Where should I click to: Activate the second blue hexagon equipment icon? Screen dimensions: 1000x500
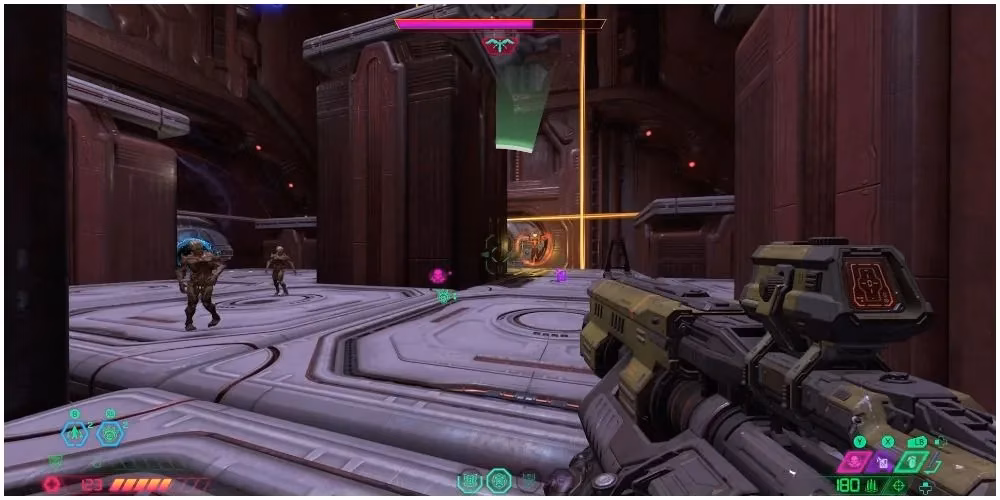(x=110, y=434)
